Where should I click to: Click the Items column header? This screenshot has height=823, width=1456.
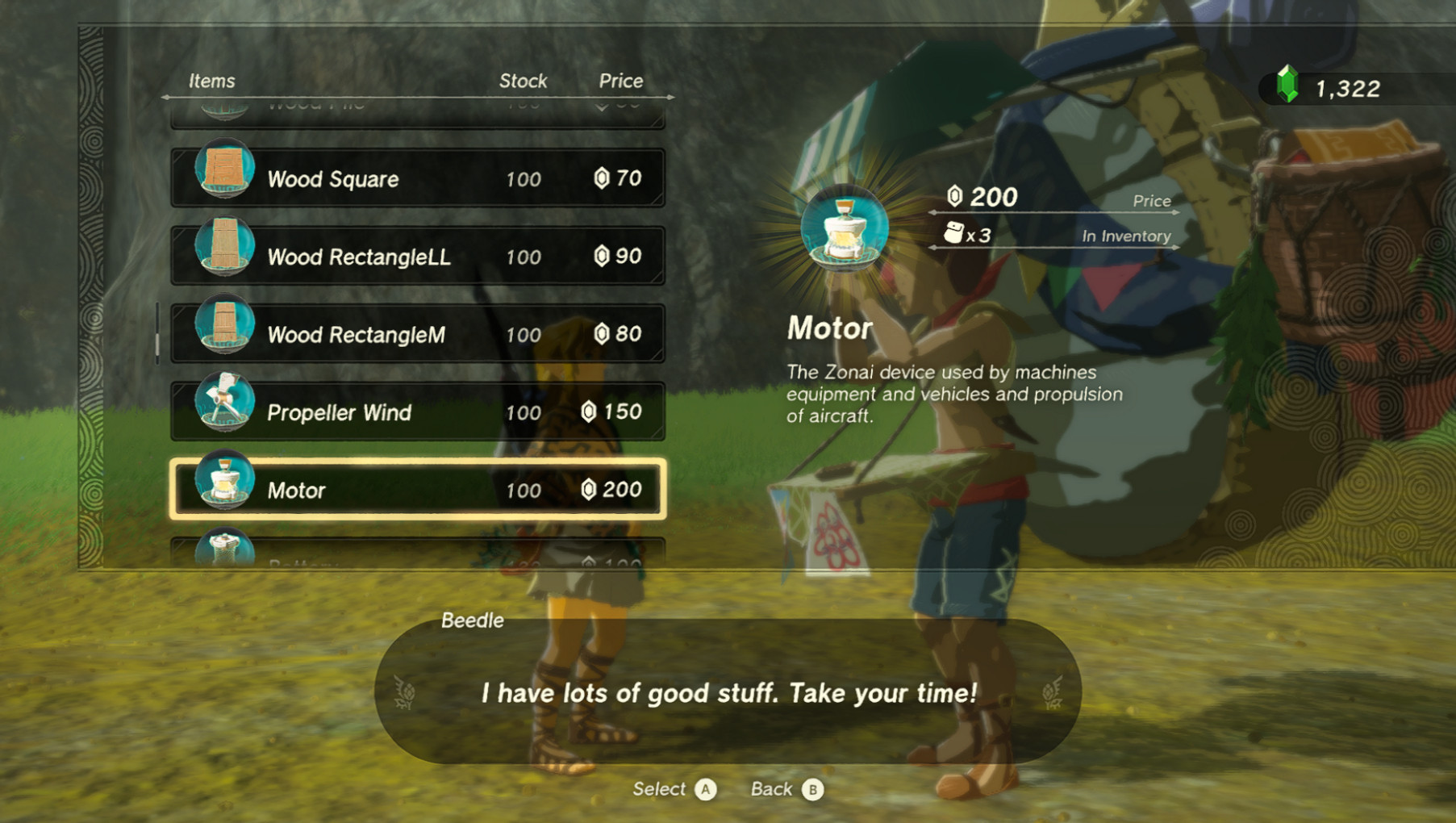(212, 80)
